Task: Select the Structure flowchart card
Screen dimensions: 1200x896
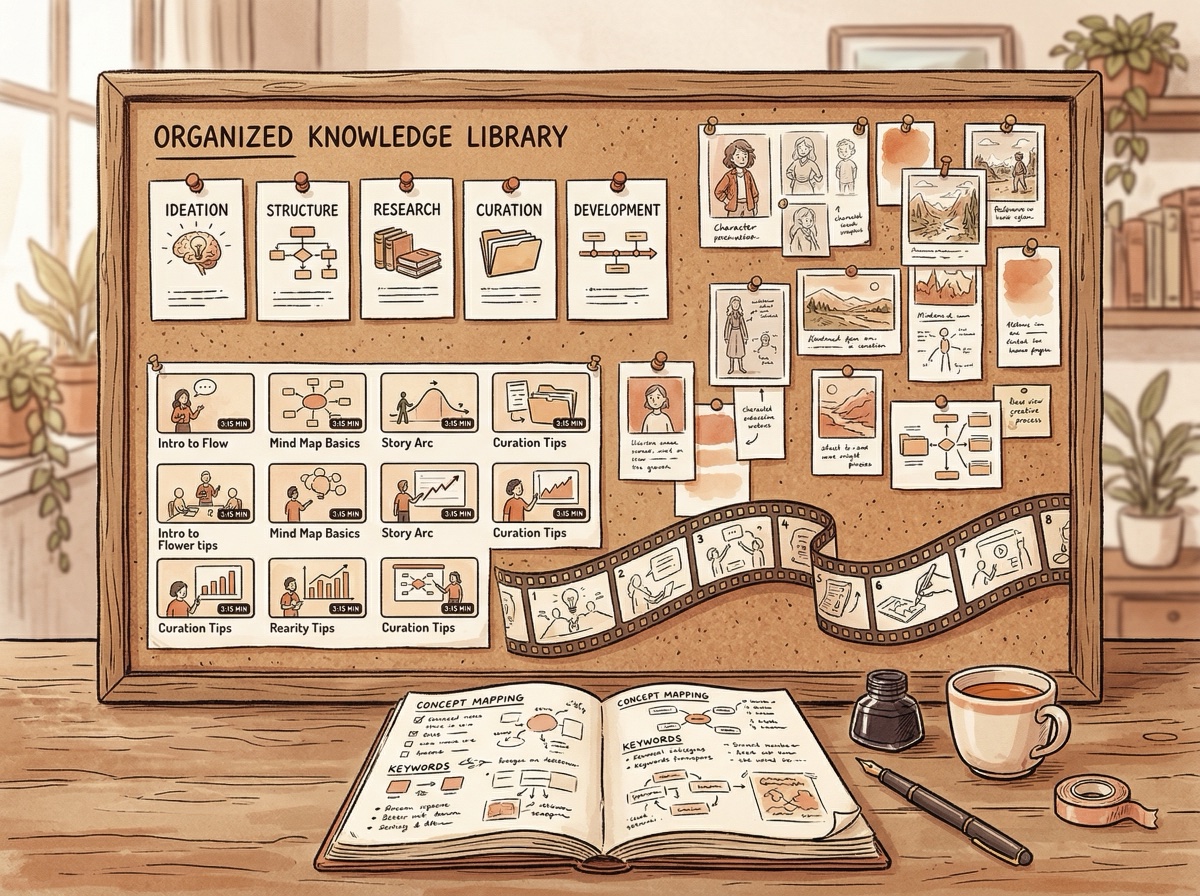Action: [302, 245]
